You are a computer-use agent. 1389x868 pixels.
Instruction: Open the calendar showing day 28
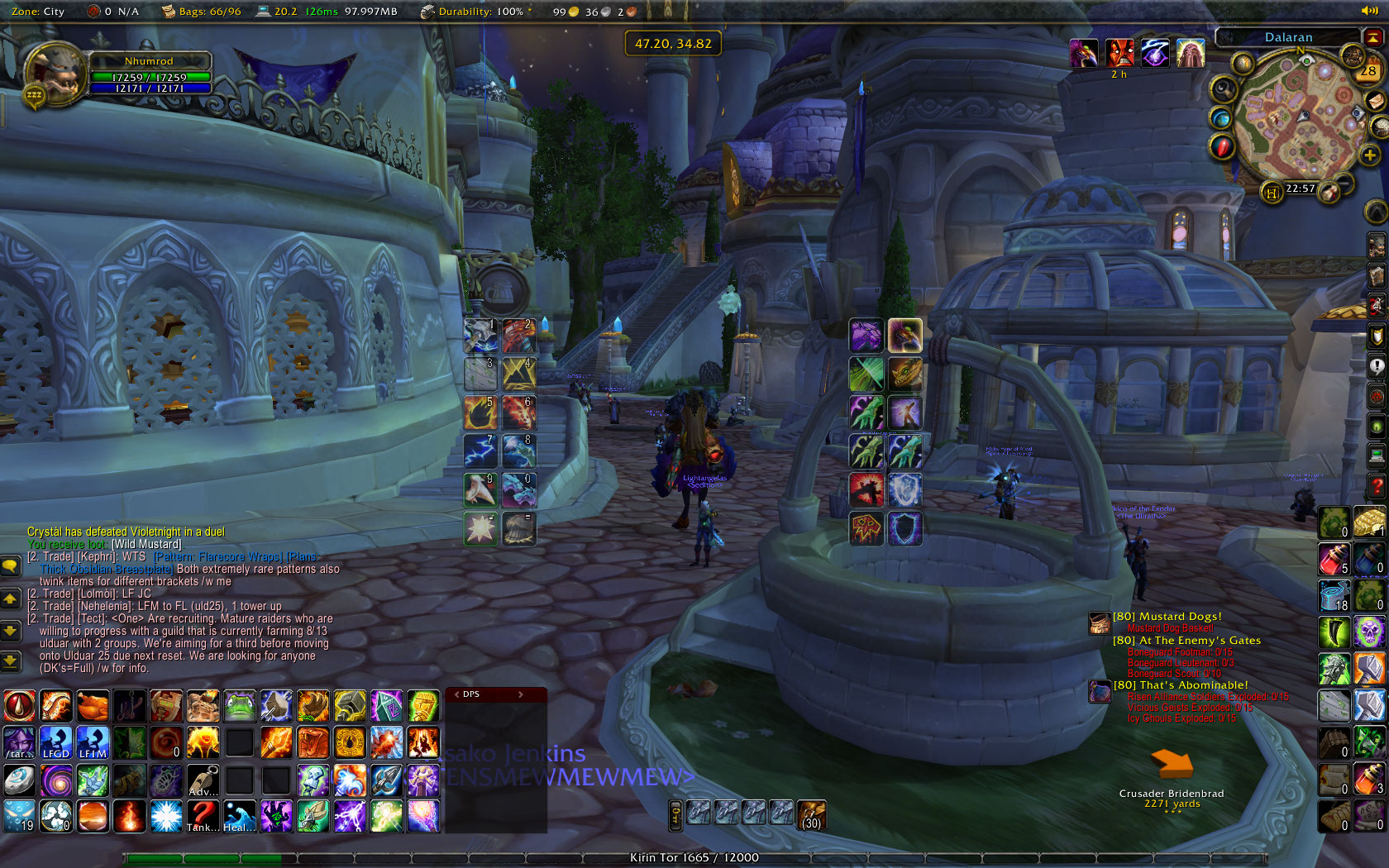point(1368,70)
